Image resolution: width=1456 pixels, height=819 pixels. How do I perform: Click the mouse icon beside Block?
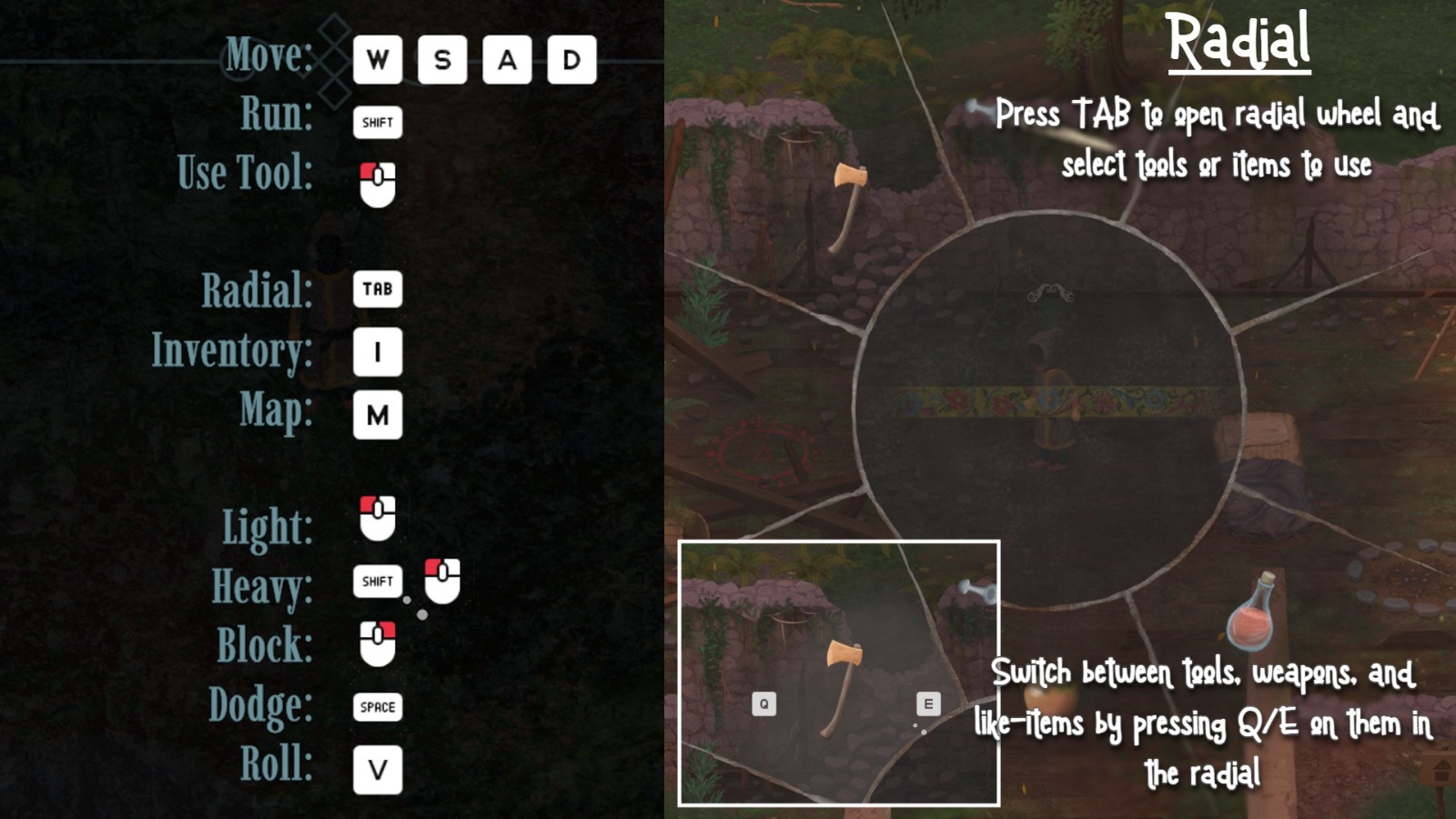[379, 642]
